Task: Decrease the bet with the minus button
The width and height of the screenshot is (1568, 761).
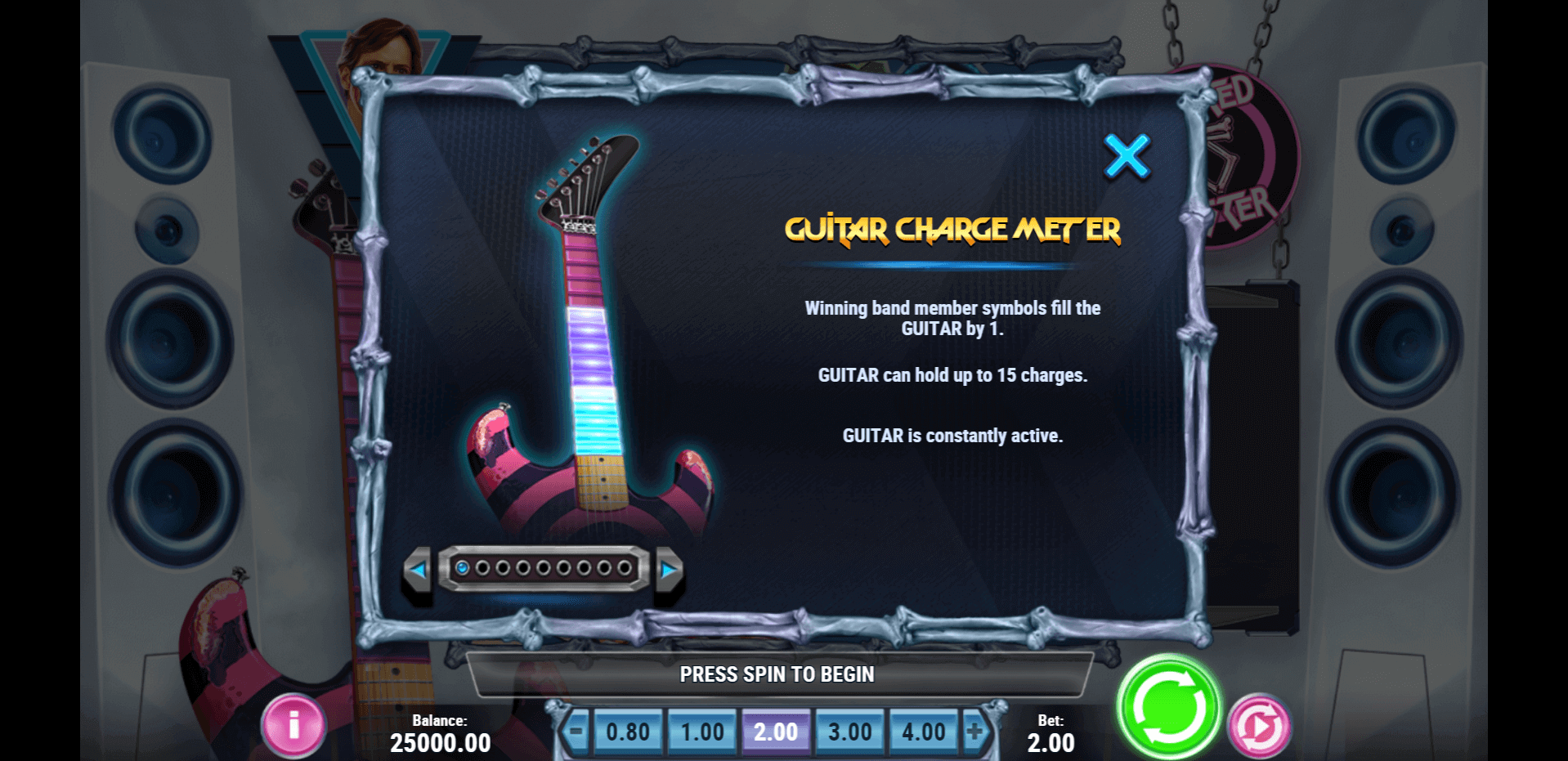Action: click(x=576, y=731)
